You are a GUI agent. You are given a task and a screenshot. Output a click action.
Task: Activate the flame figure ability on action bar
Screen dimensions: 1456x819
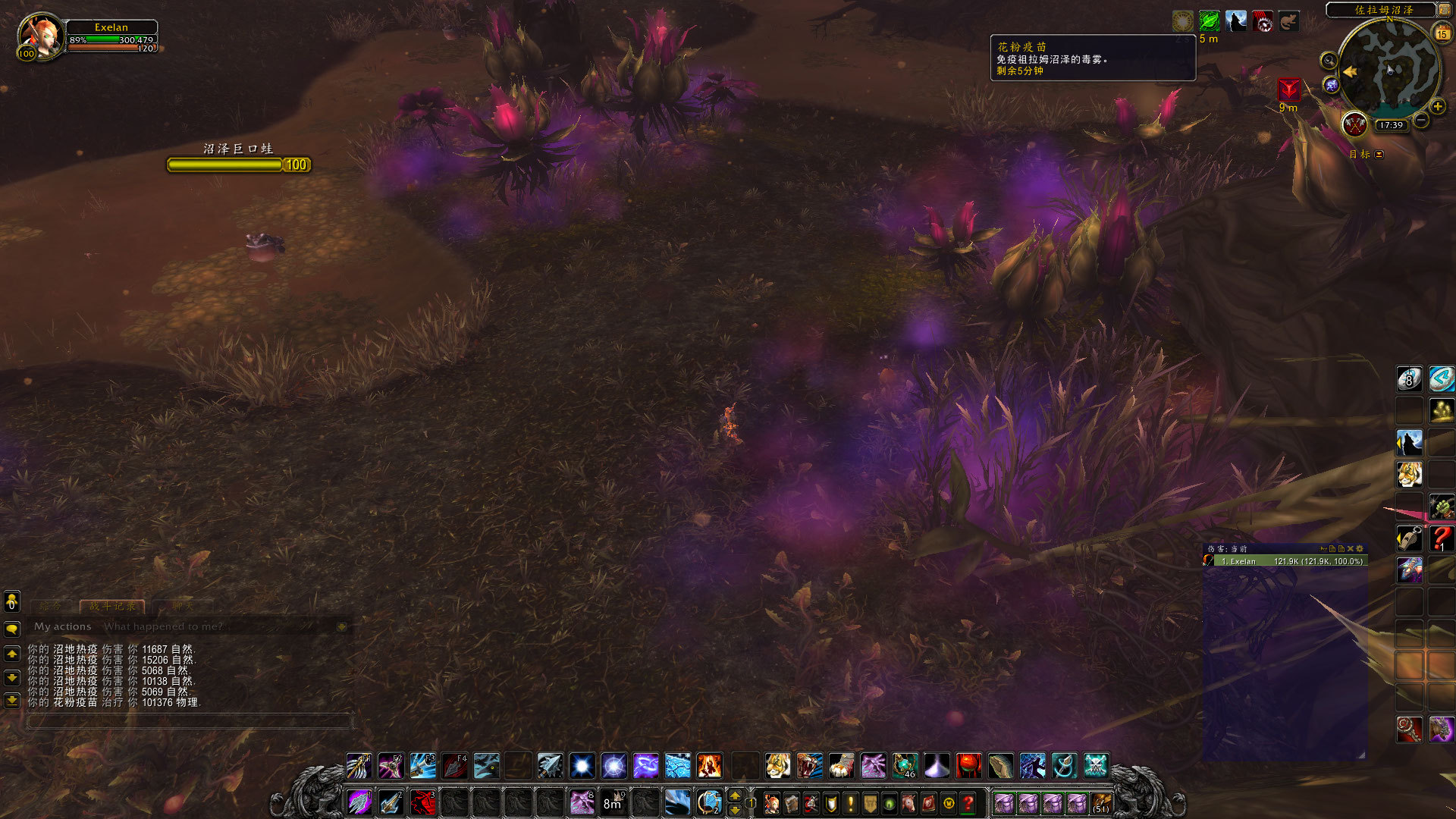[x=709, y=766]
